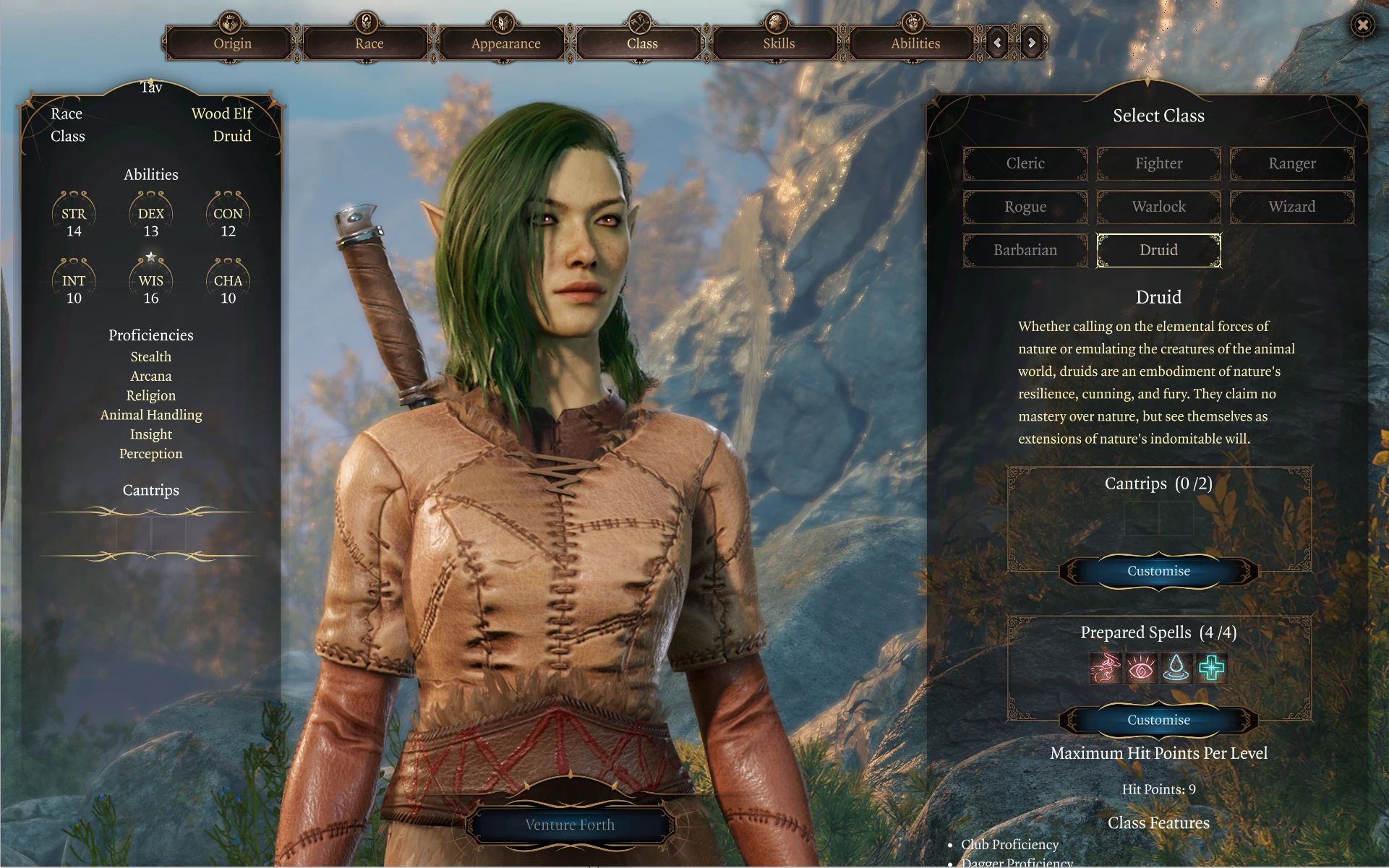
Task: Show the Skills tab
Action: [x=779, y=43]
